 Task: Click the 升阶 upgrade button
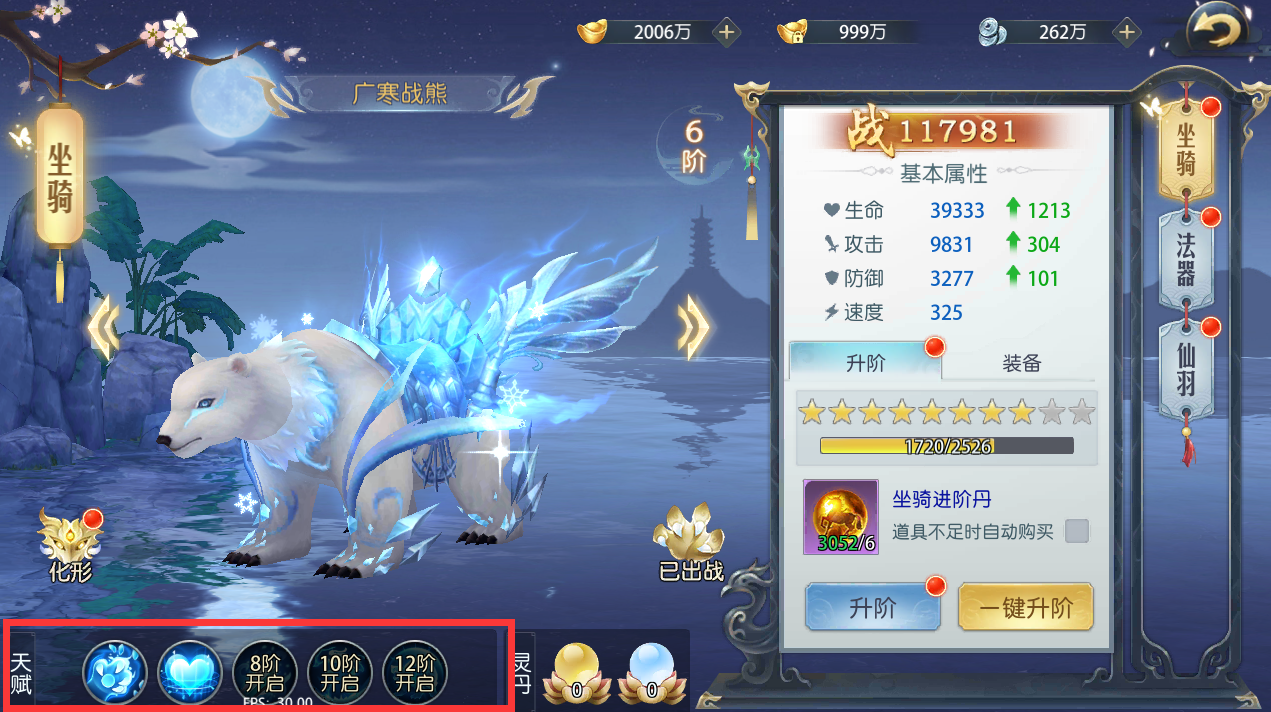pos(872,606)
